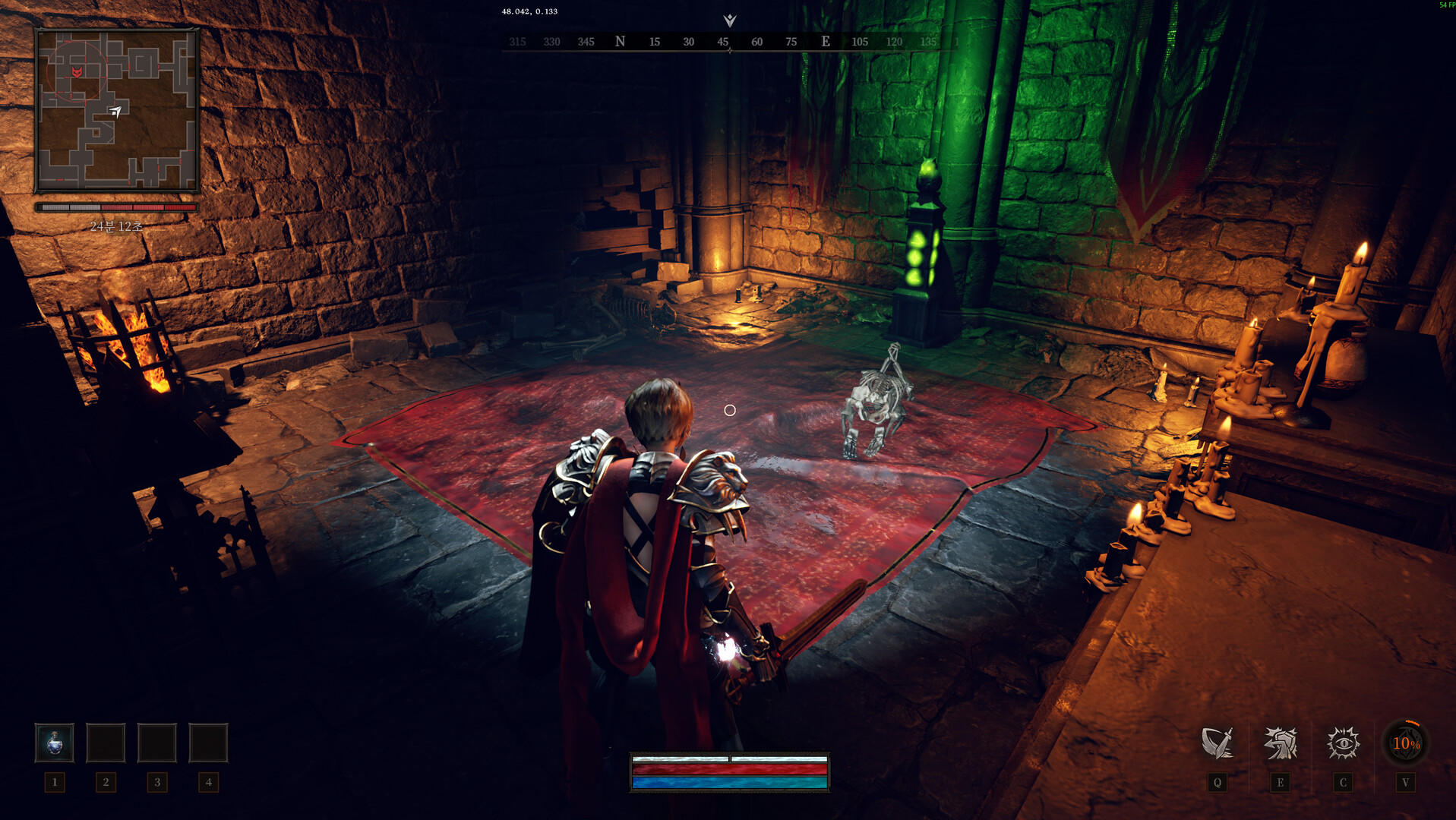Select the N heading on the compass bar

(621, 42)
